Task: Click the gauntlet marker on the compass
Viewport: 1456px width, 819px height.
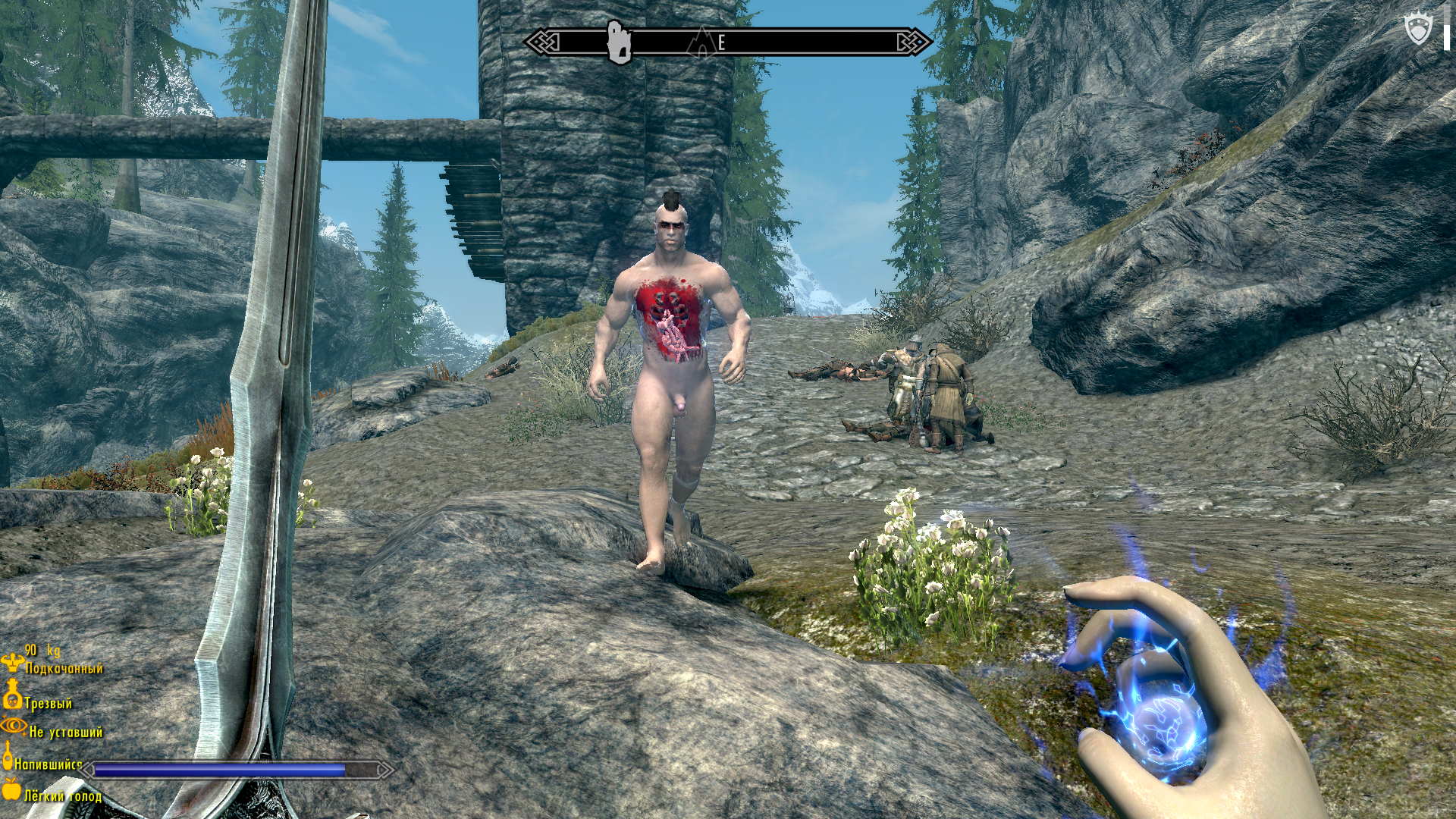Action: [620, 42]
